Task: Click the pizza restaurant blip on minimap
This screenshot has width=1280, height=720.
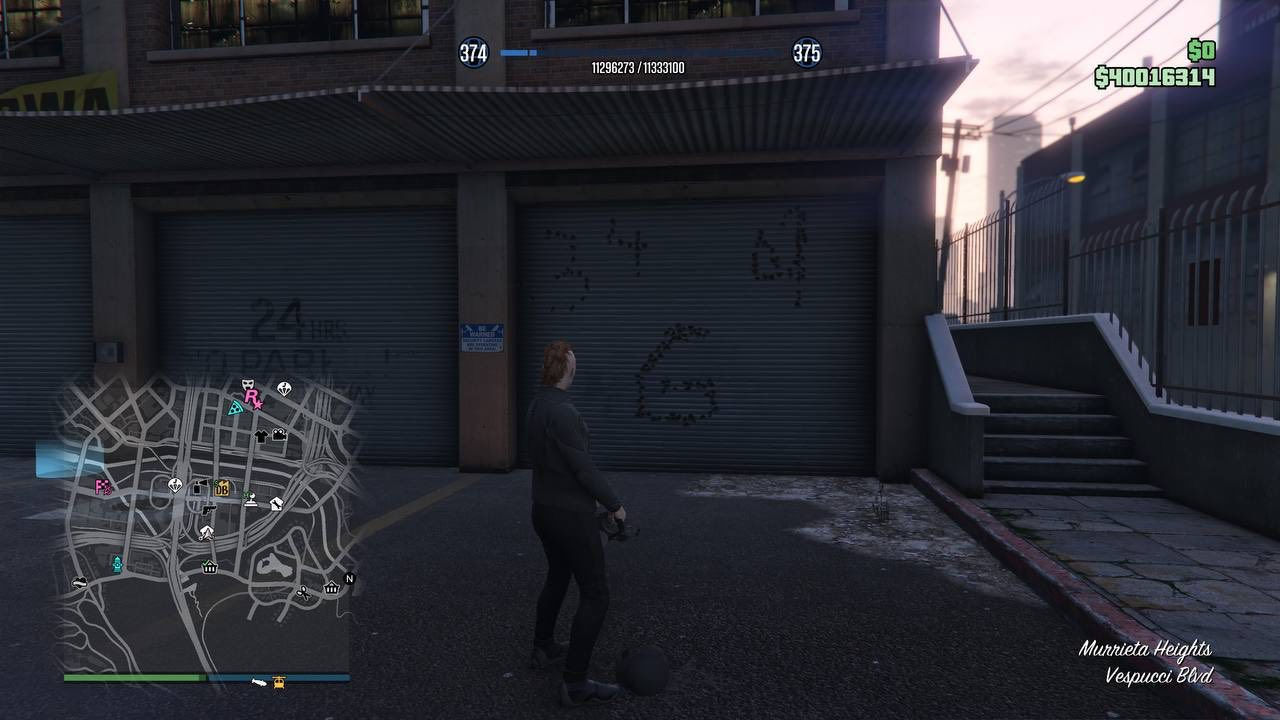Action: pos(234,408)
